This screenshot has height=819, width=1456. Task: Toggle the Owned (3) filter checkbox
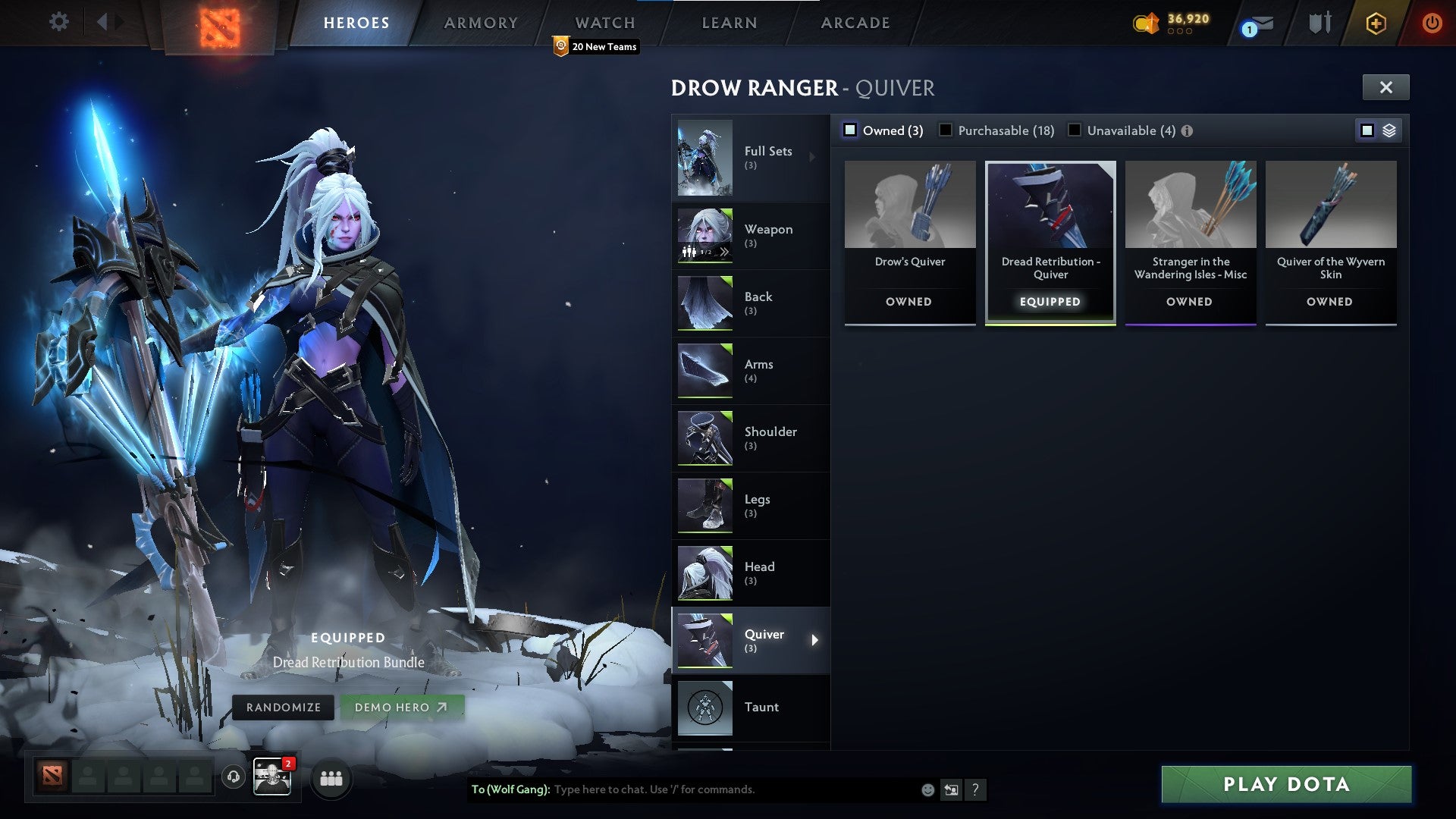click(849, 130)
